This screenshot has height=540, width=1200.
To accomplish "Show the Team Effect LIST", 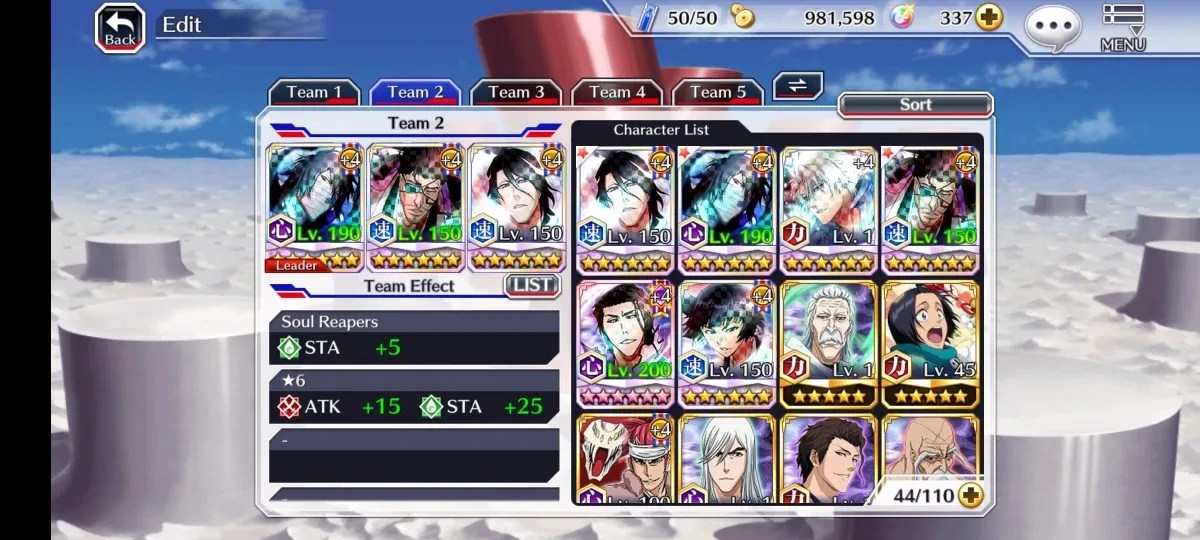I will coord(532,286).
